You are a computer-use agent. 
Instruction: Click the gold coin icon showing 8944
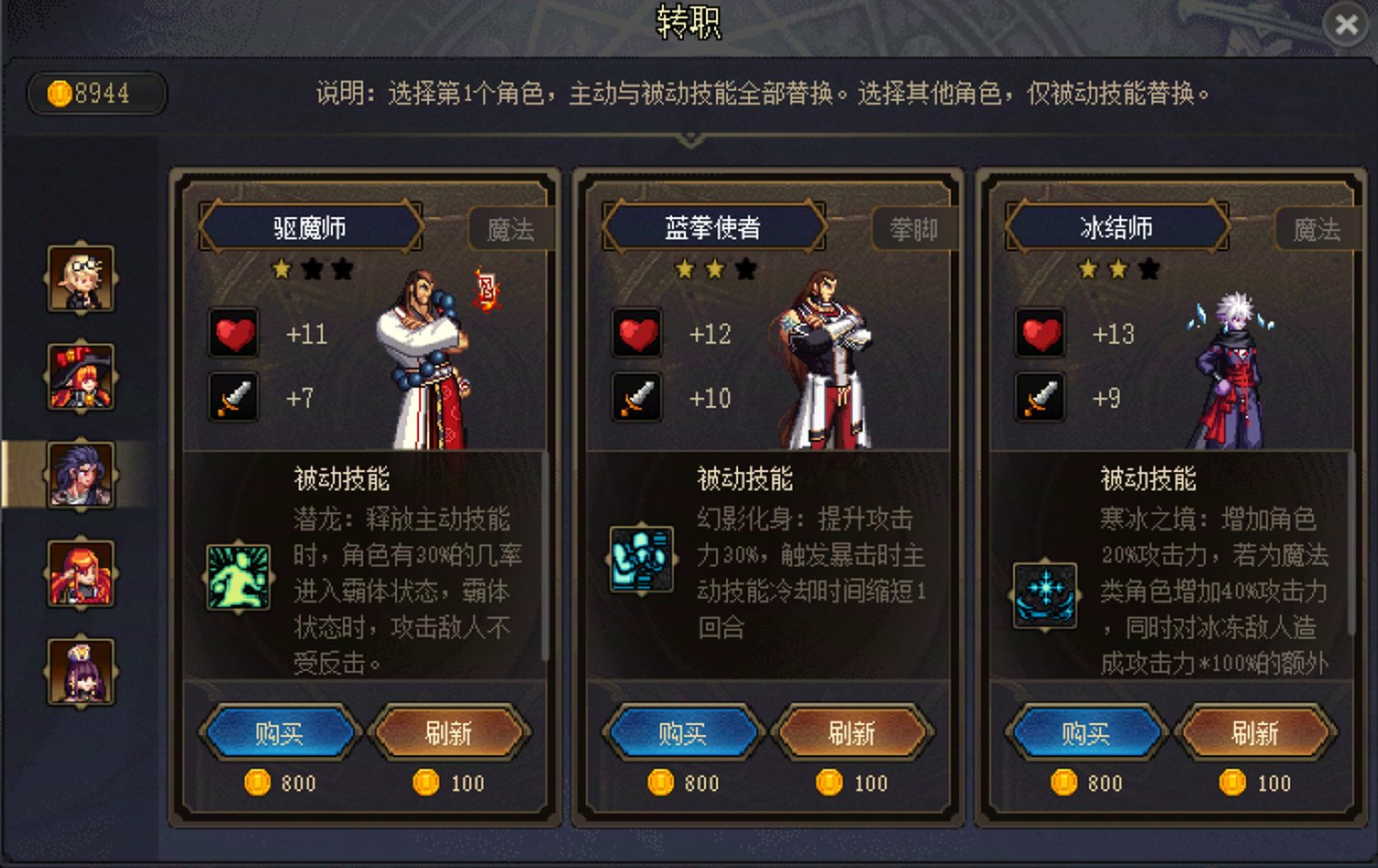61,91
